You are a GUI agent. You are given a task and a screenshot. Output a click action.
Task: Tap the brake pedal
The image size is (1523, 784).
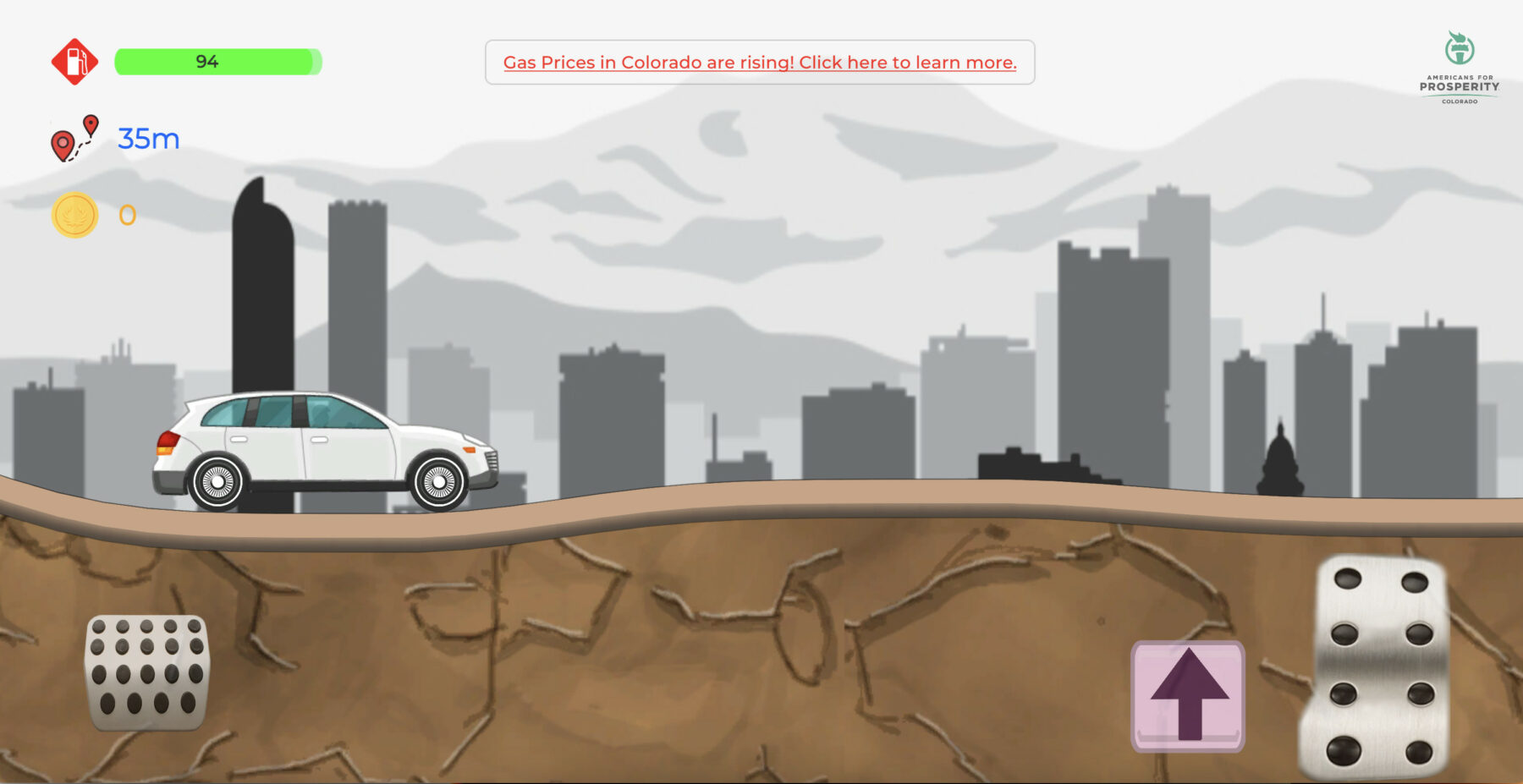point(147,672)
